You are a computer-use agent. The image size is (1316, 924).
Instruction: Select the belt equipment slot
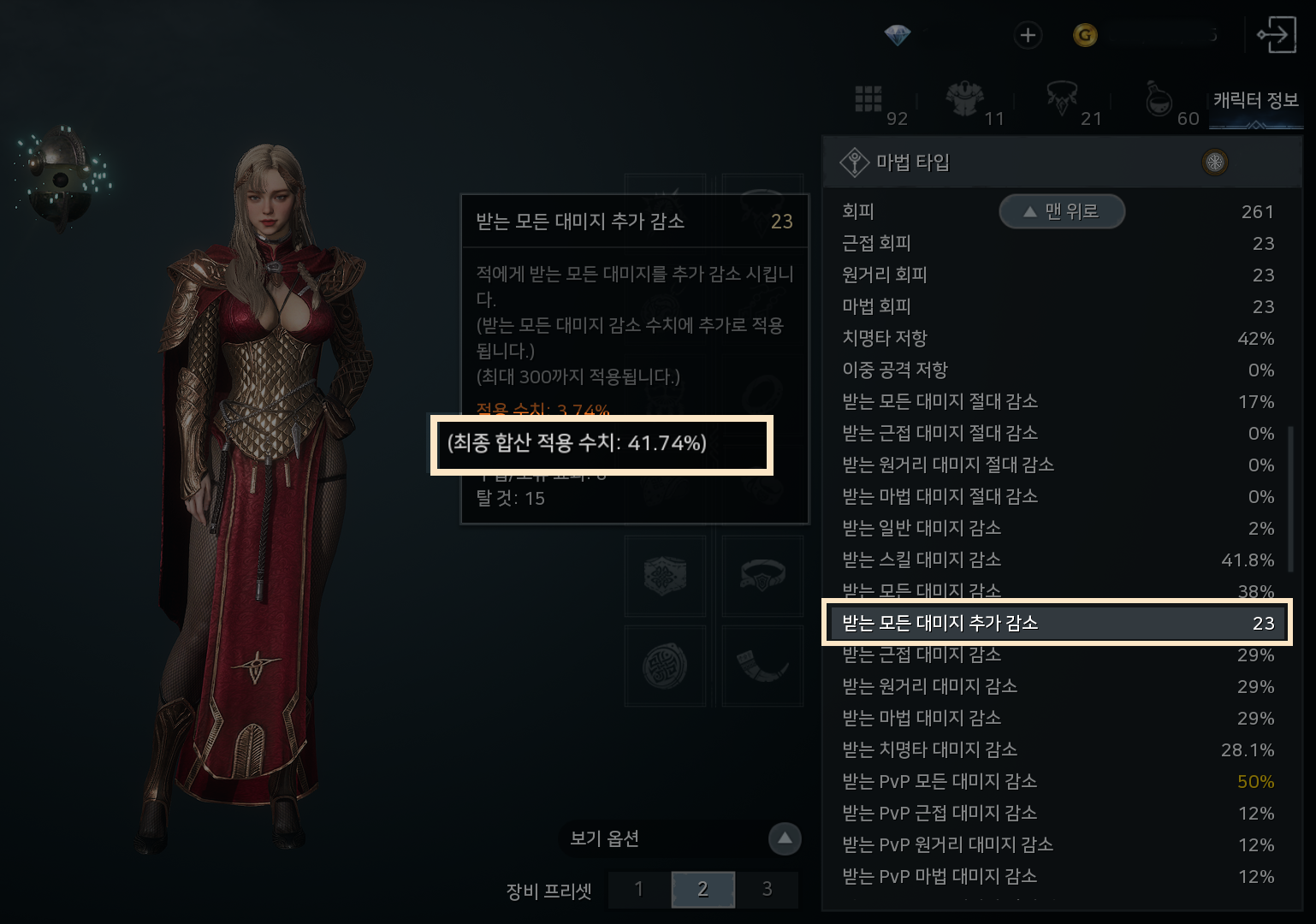point(762,576)
